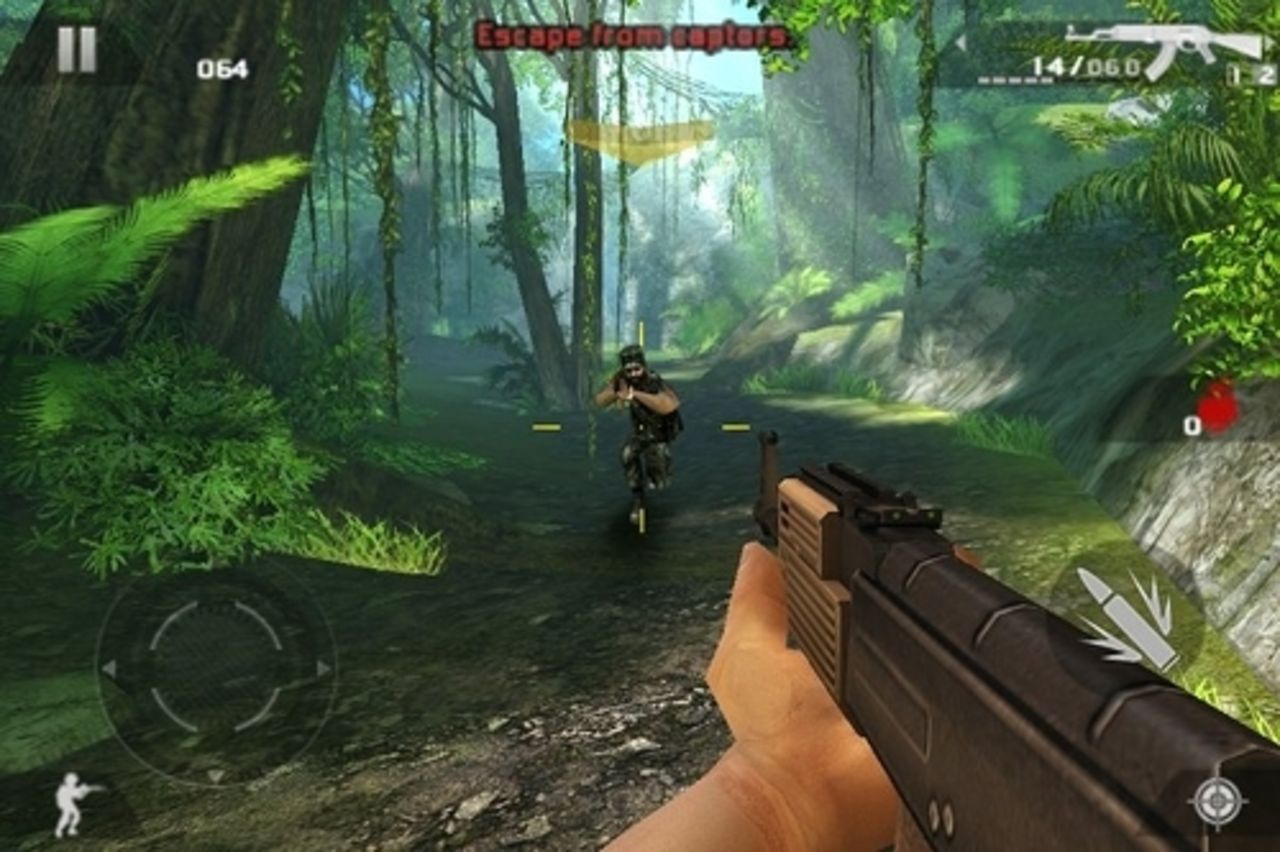Tap the pause icon top left

78,48
